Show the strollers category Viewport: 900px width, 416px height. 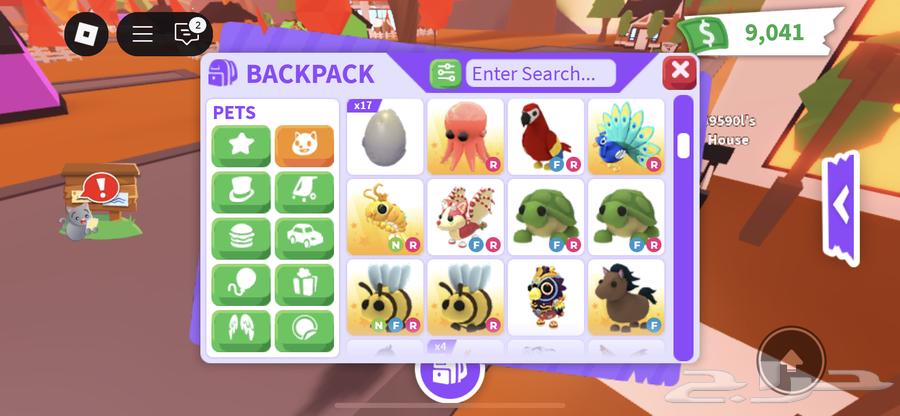point(304,192)
